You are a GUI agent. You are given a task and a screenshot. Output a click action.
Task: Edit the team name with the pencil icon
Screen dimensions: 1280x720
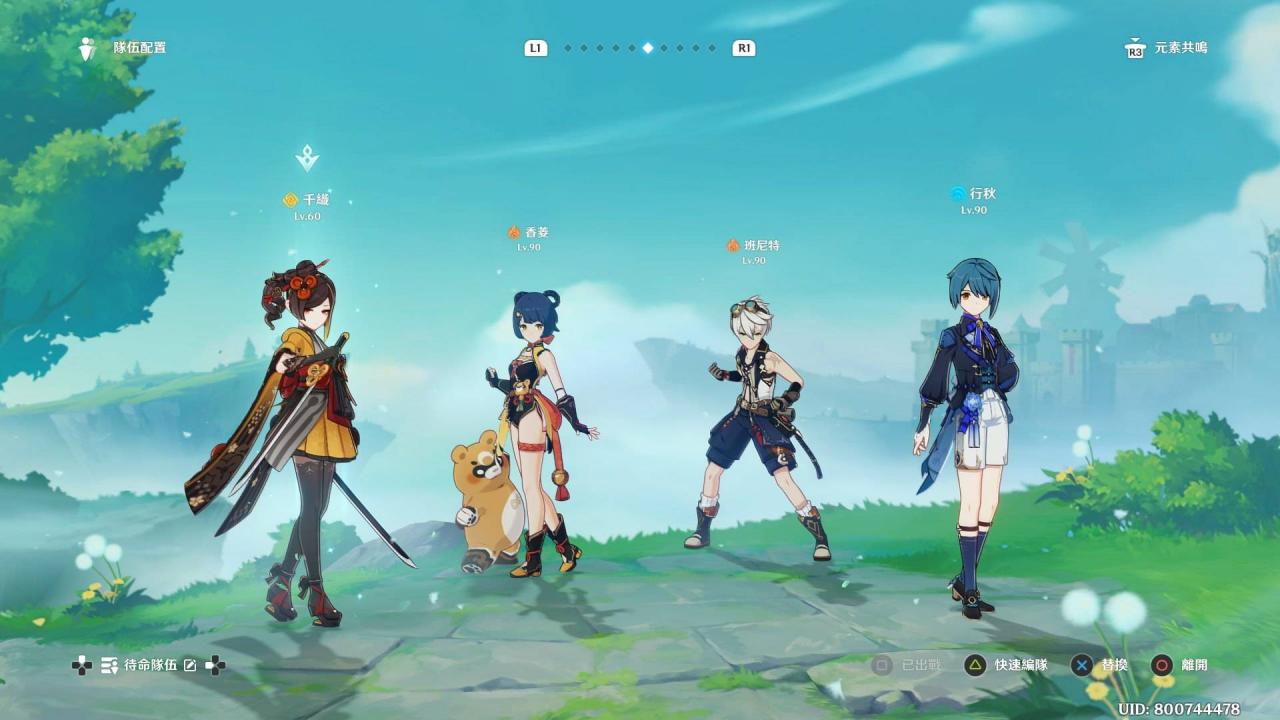(x=190, y=665)
